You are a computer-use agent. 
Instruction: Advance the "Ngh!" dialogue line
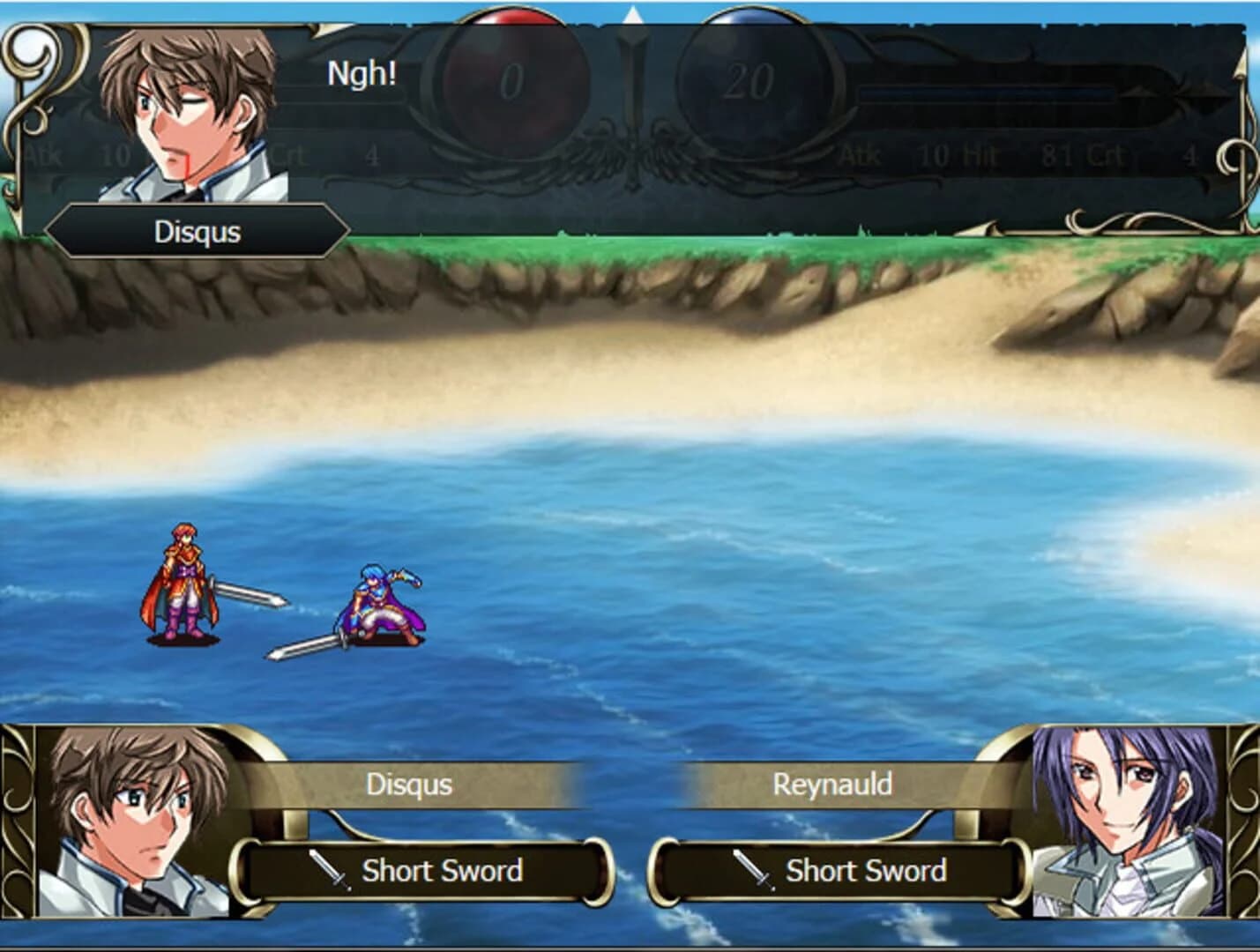[x=362, y=74]
